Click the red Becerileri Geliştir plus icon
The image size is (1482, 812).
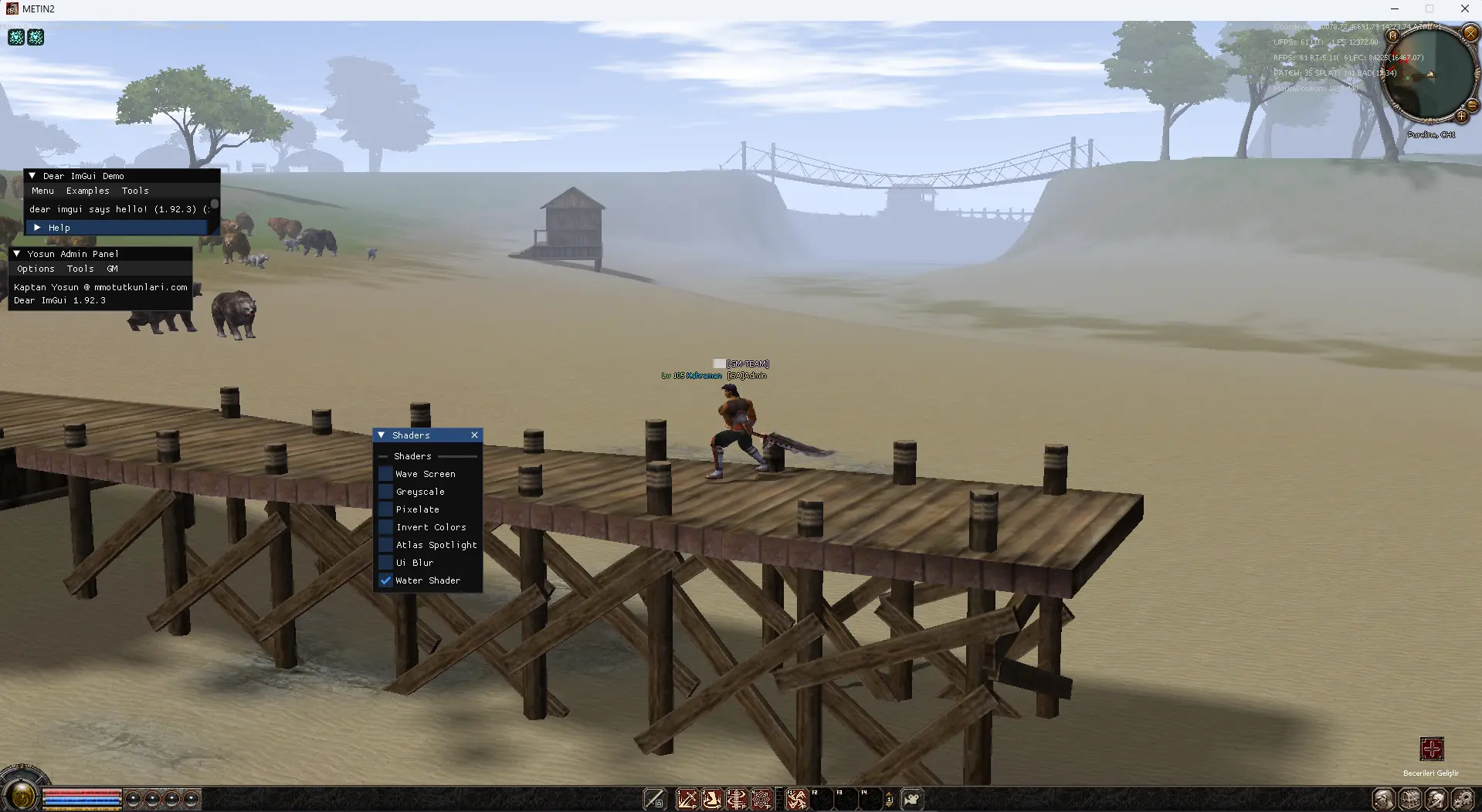click(x=1431, y=749)
